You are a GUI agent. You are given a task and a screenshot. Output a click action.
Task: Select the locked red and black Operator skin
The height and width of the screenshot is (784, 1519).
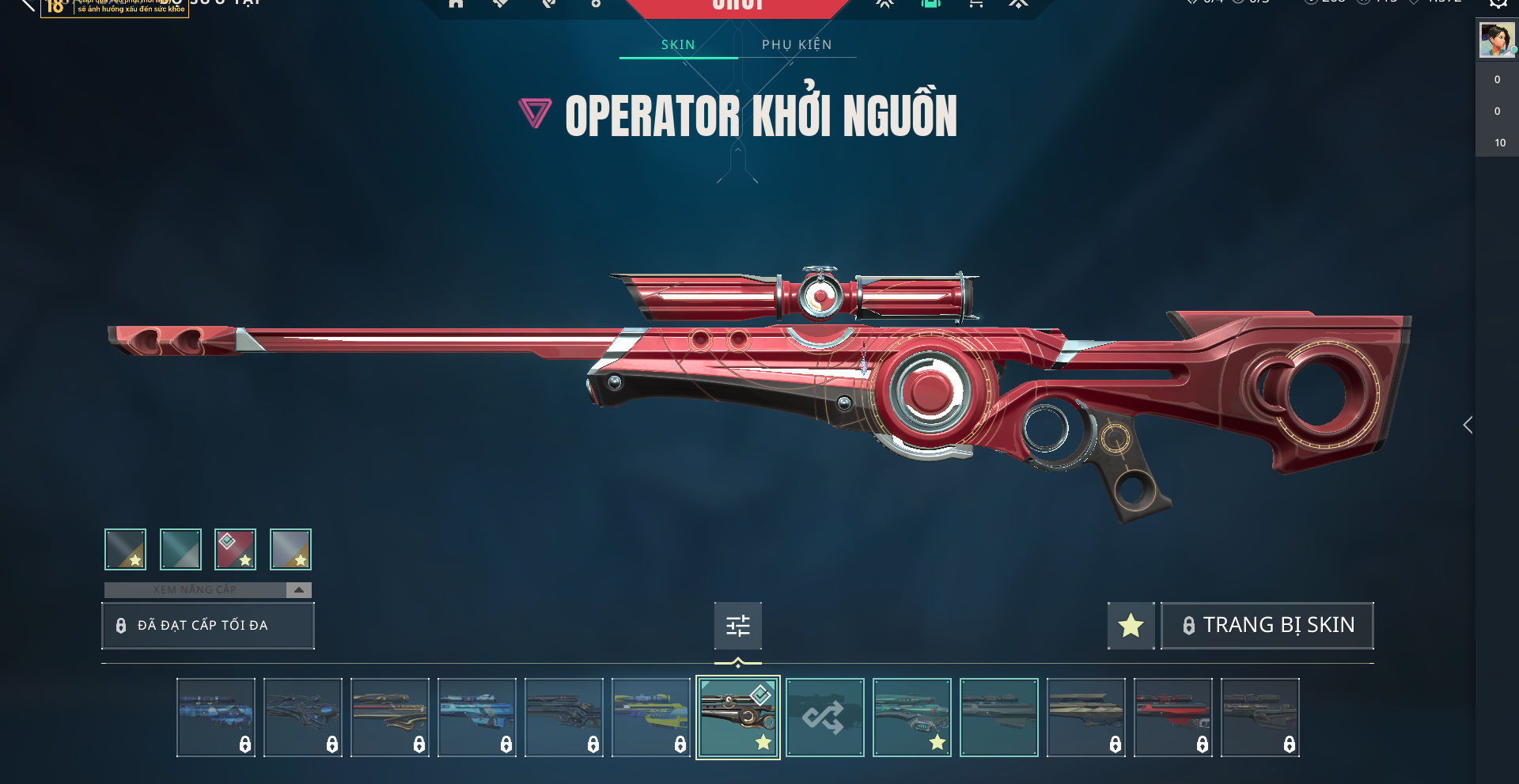[1172, 718]
